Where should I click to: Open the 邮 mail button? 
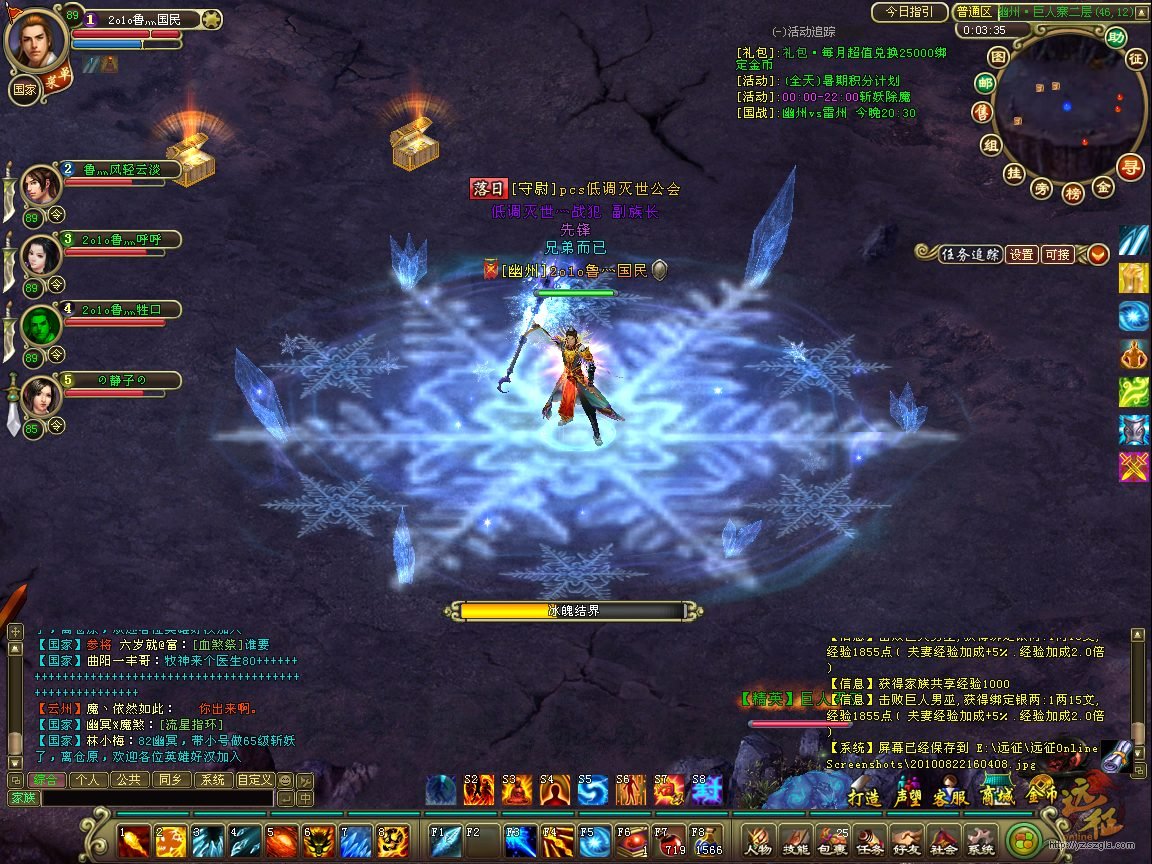[986, 83]
